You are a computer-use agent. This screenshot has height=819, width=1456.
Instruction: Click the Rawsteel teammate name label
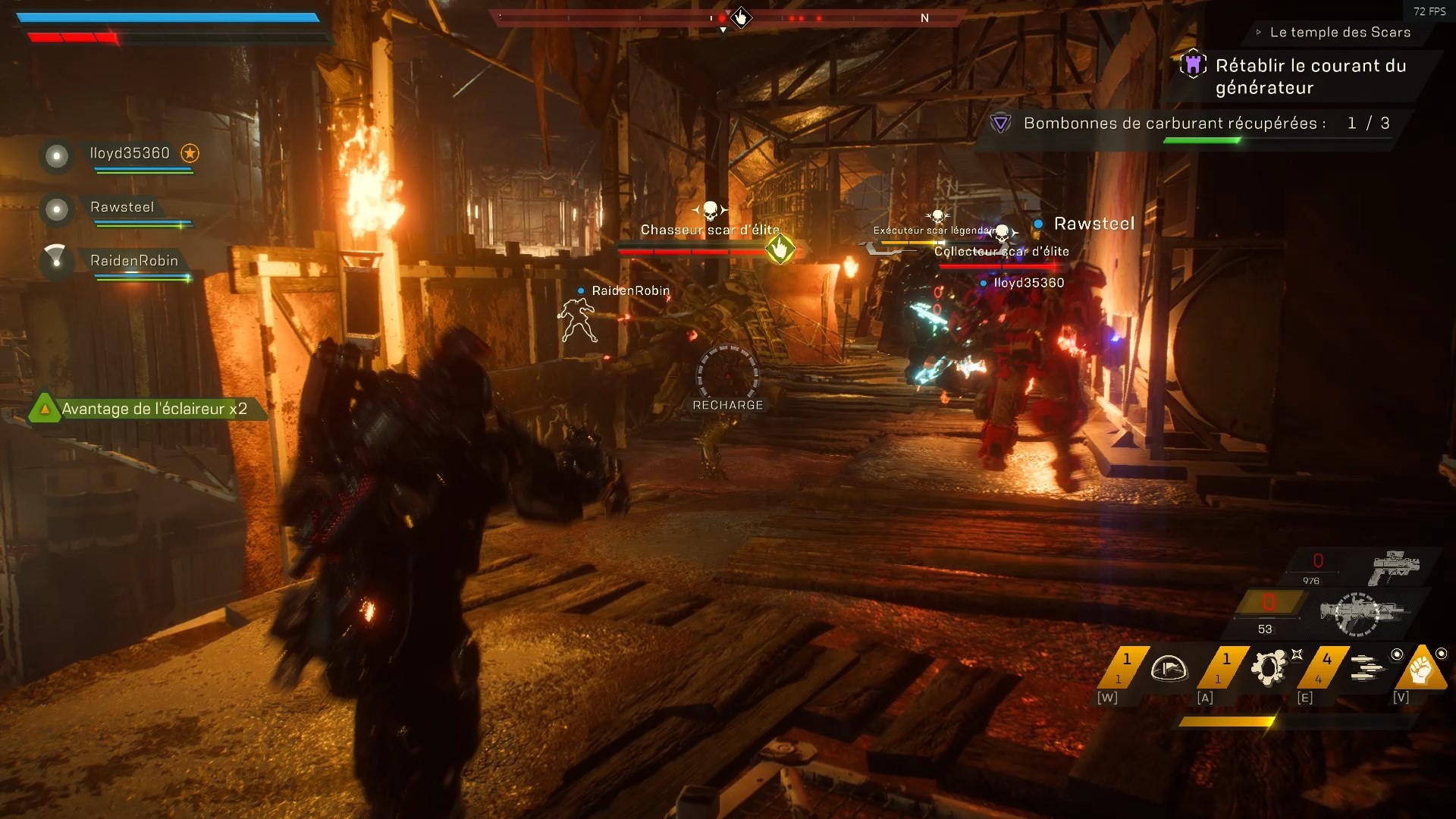pos(121,207)
